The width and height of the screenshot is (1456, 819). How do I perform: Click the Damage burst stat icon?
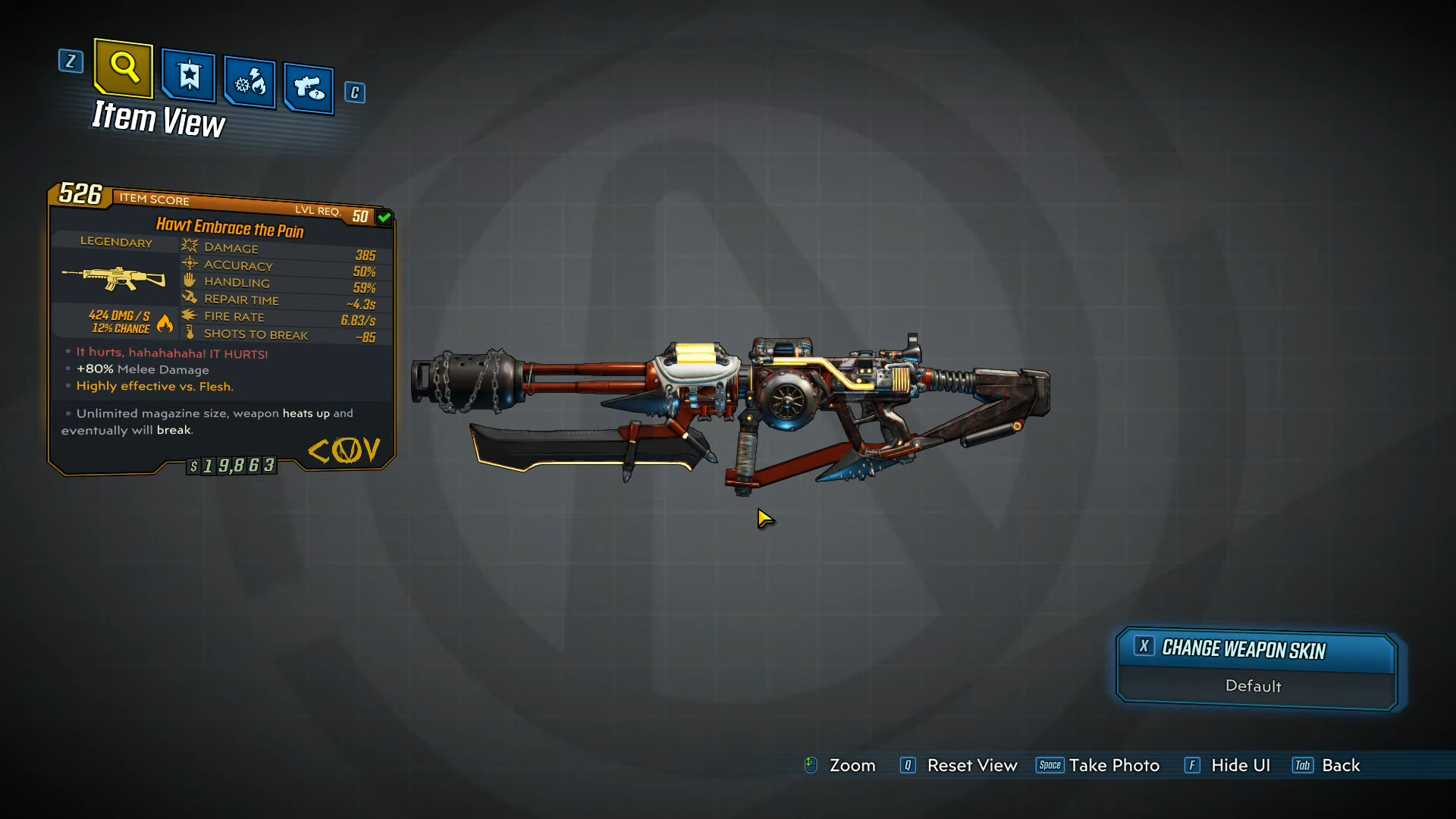pos(190,245)
